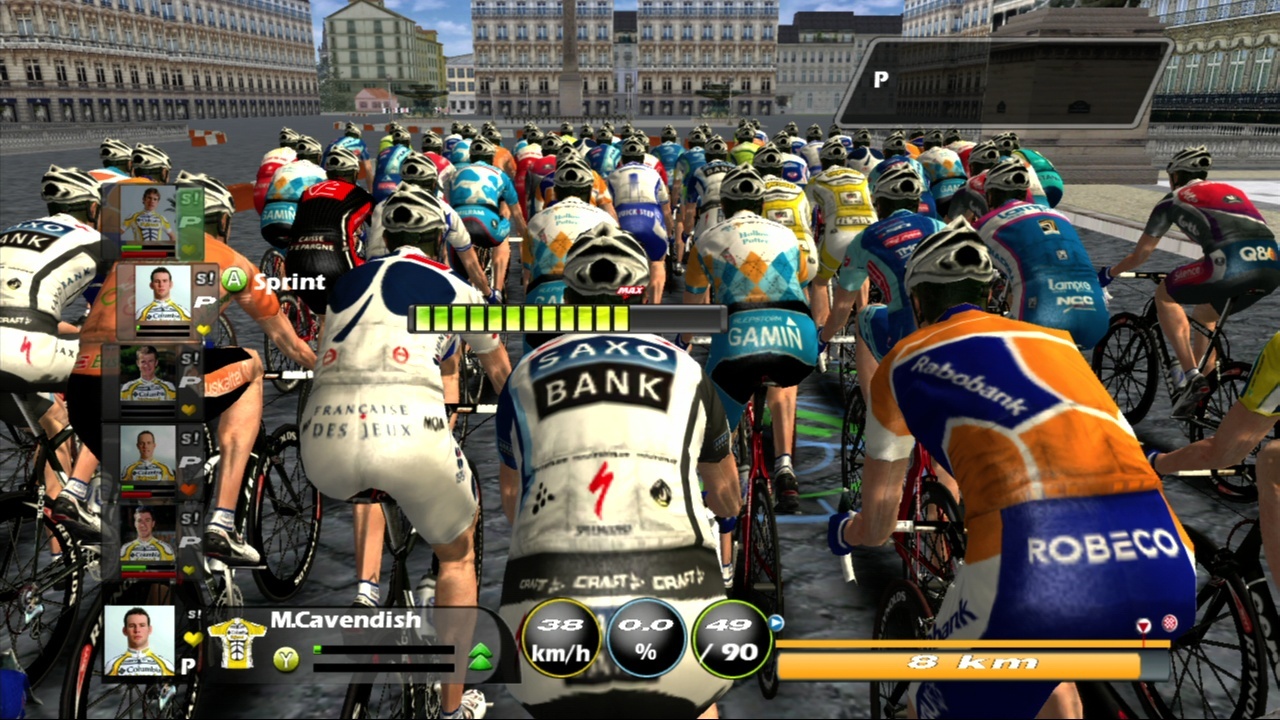The width and height of the screenshot is (1280, 720).
Task: Choose the teammate portrait beside the Sprint command
Action: [162, 297]
